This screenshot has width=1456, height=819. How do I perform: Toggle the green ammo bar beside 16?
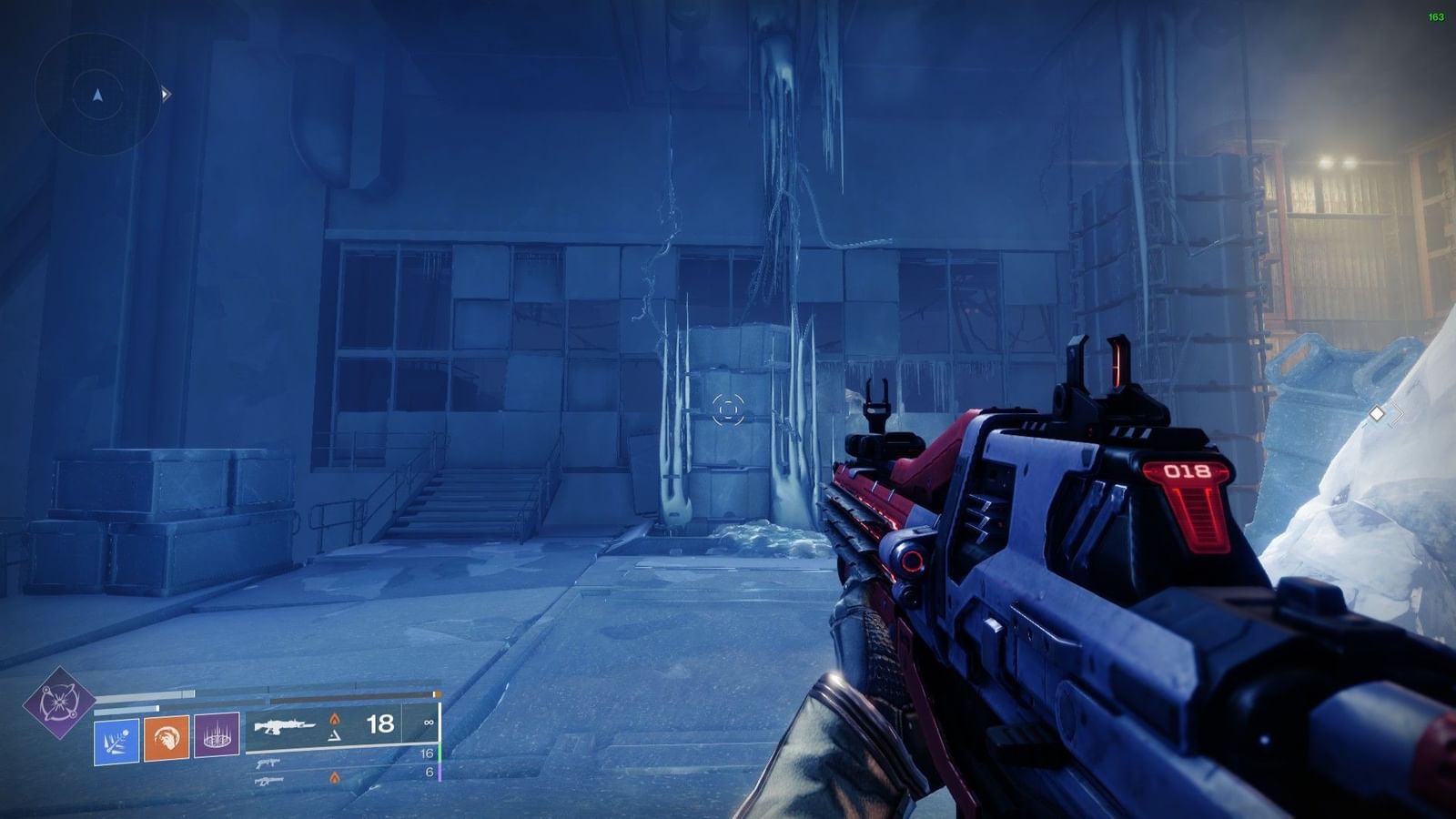(x=440, y=753)
